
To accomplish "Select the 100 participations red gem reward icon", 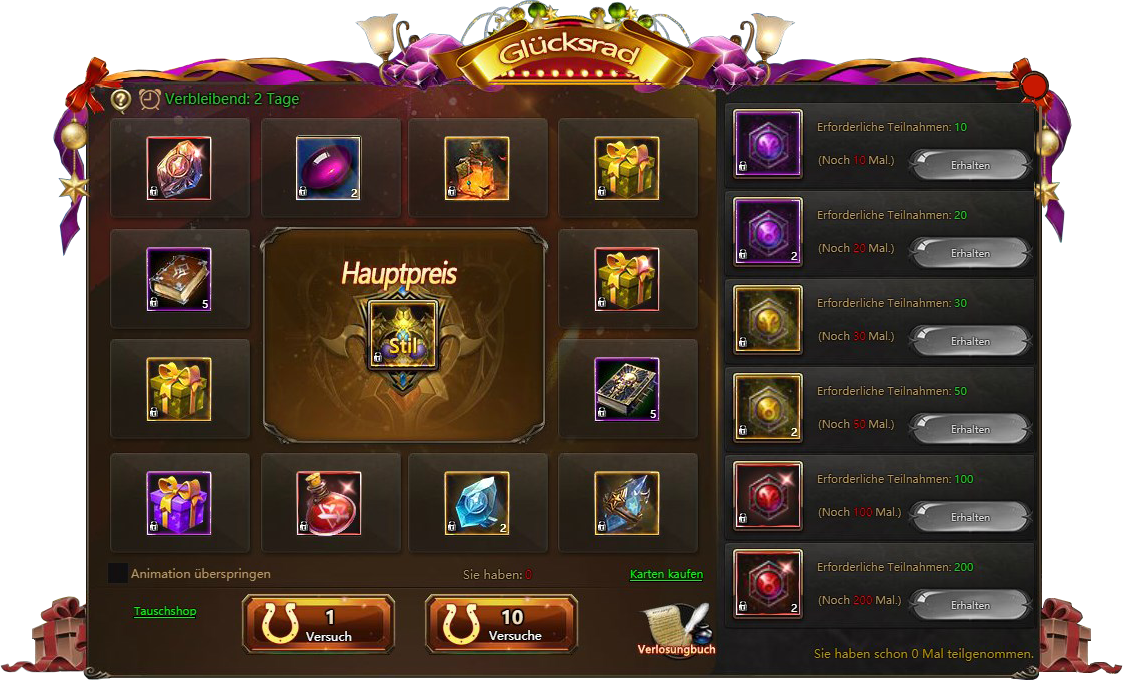I will pyautogui.click(x=768, y=496).
